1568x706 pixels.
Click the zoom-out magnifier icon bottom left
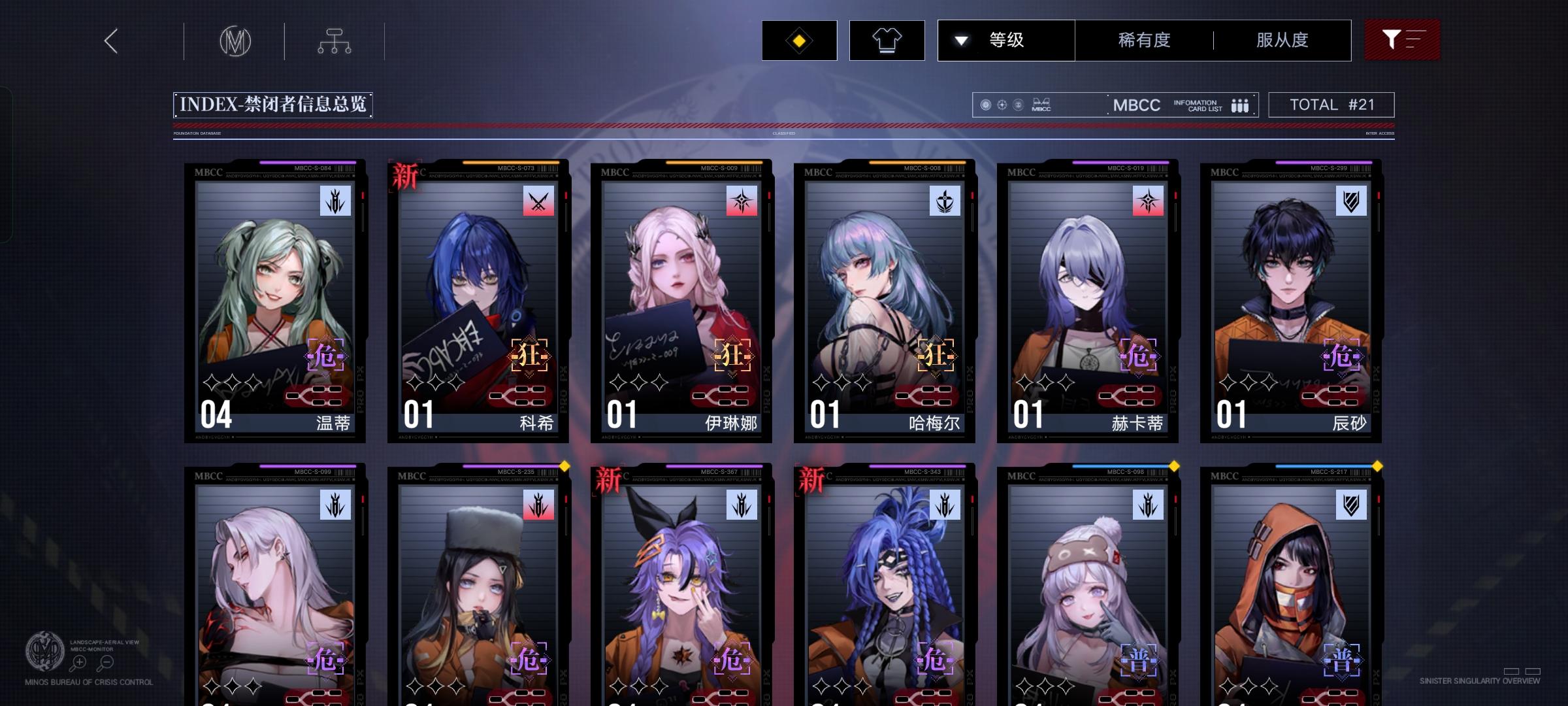point(105,662)
